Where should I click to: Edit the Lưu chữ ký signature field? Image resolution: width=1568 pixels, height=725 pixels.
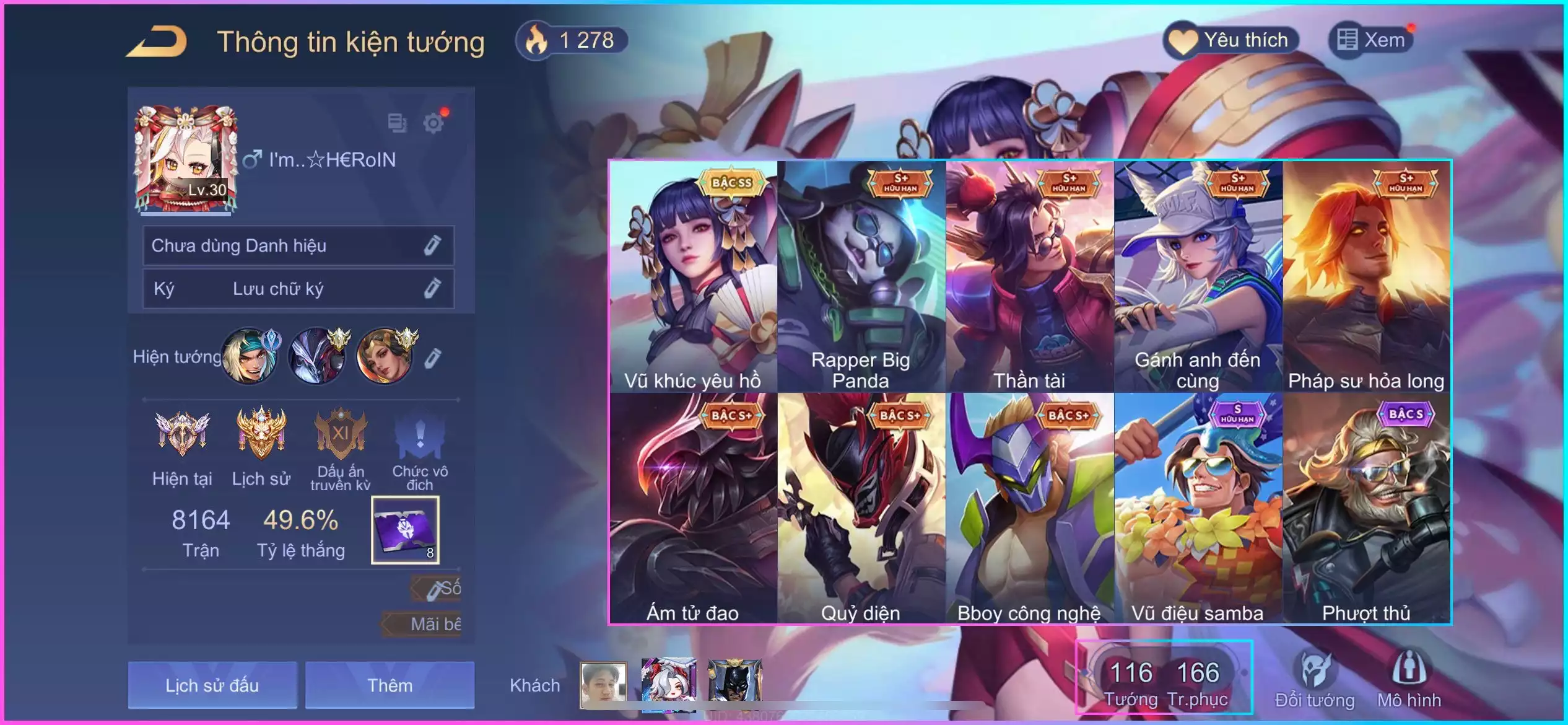[x=432, y=288]
